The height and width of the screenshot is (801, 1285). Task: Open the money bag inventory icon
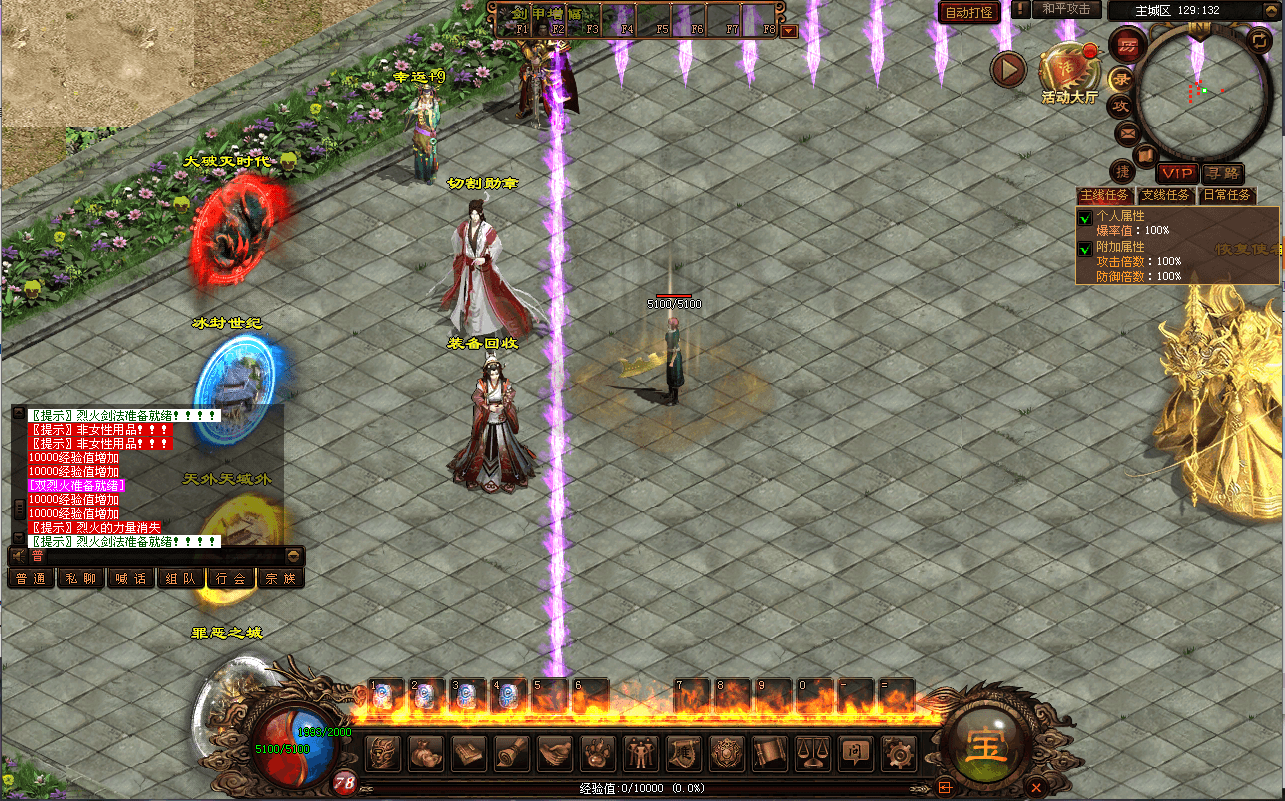tap(427, 752)
